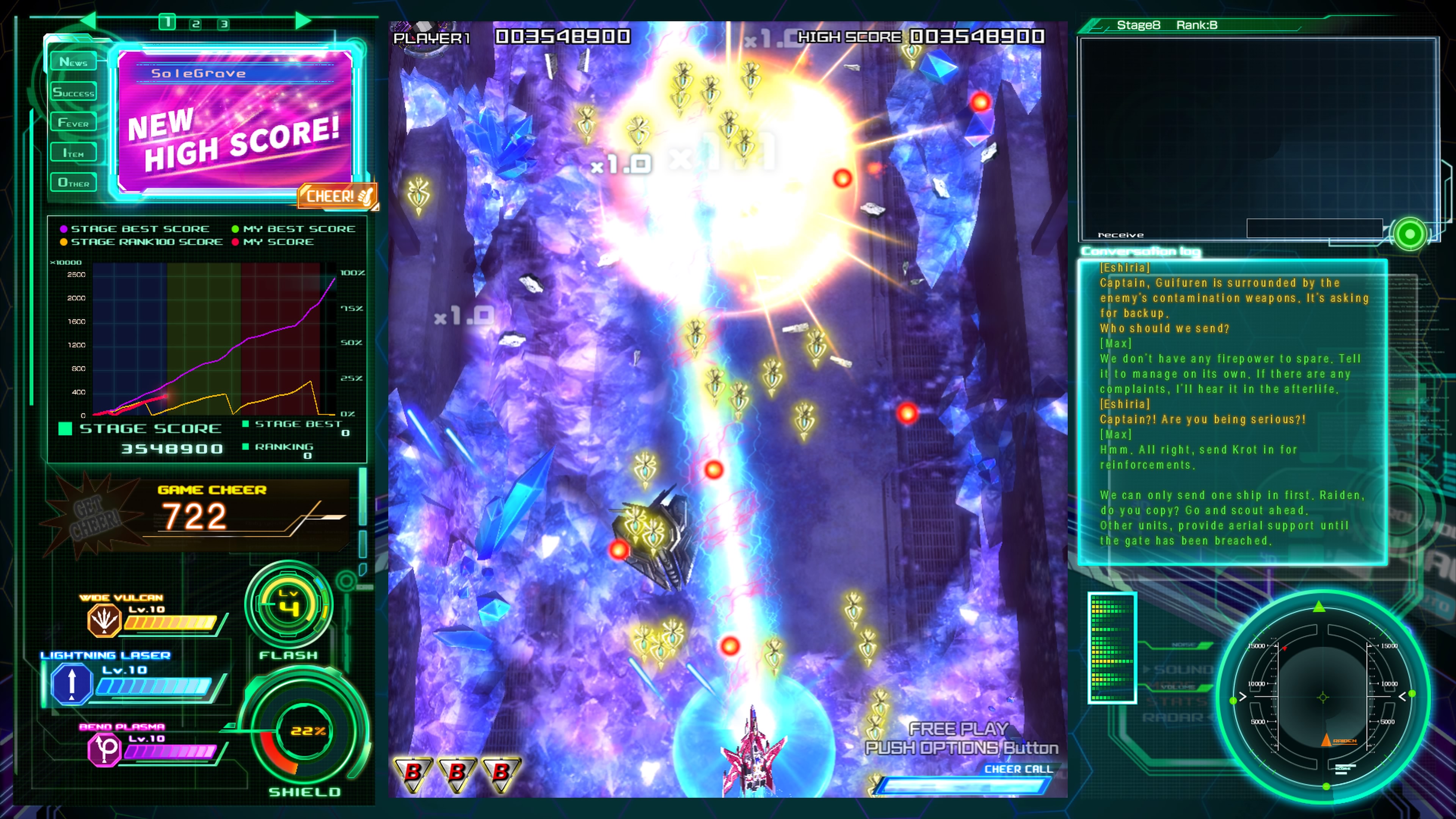Choose the Other tab
The image size is (1456, 819).
coord(74,182)
